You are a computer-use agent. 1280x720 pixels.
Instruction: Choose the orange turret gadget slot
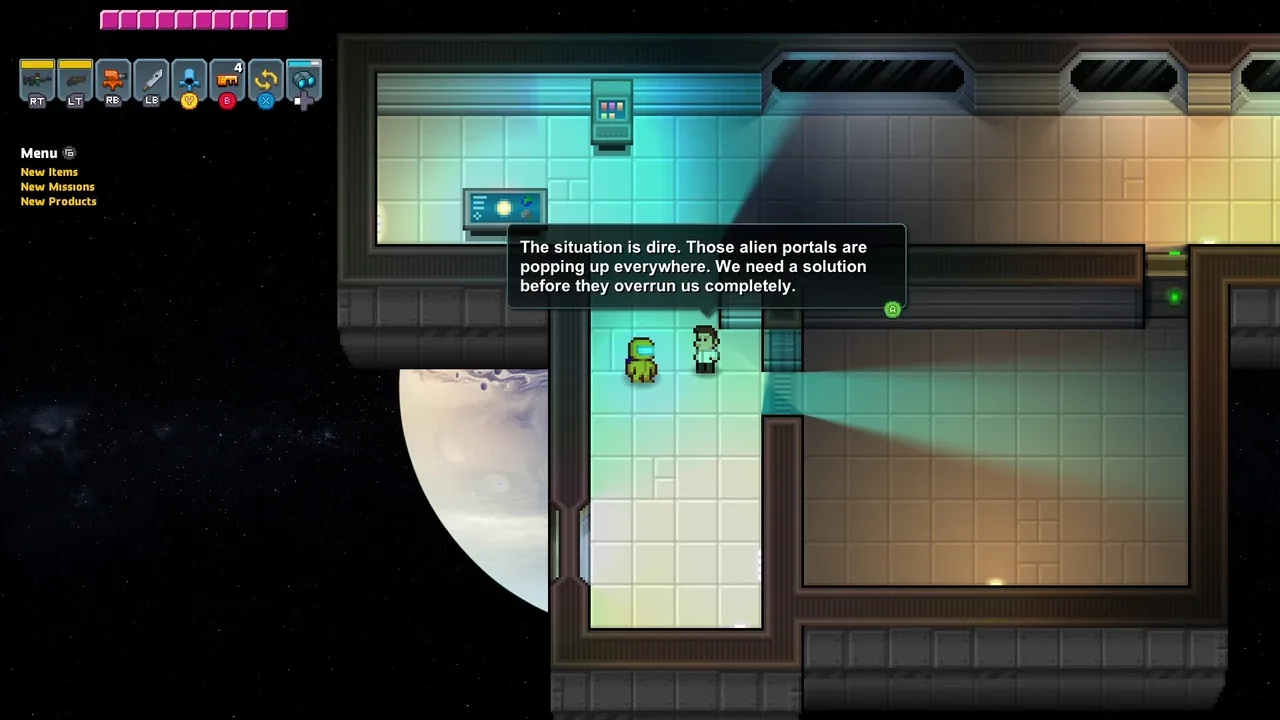(113, 80)
